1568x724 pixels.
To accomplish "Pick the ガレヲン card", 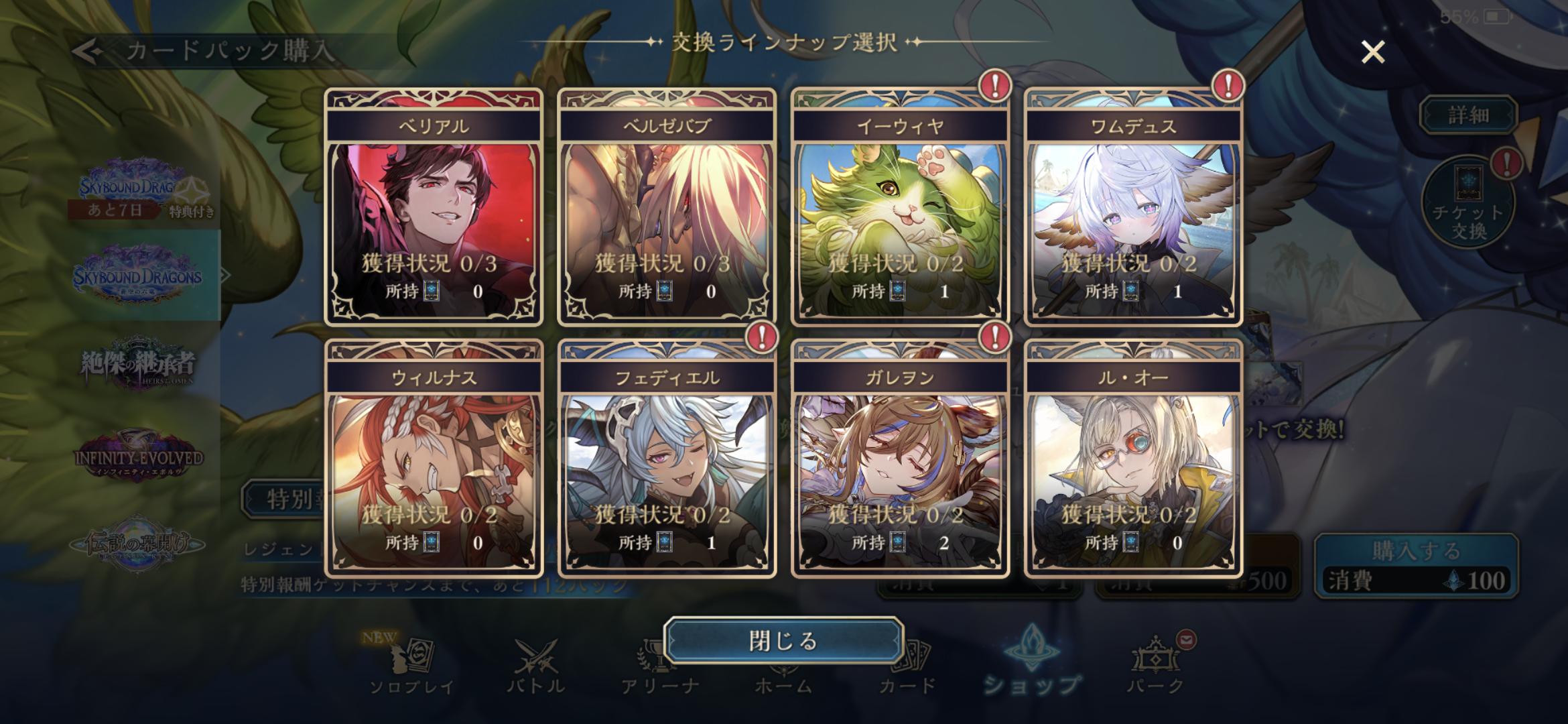I will [900, 459].
